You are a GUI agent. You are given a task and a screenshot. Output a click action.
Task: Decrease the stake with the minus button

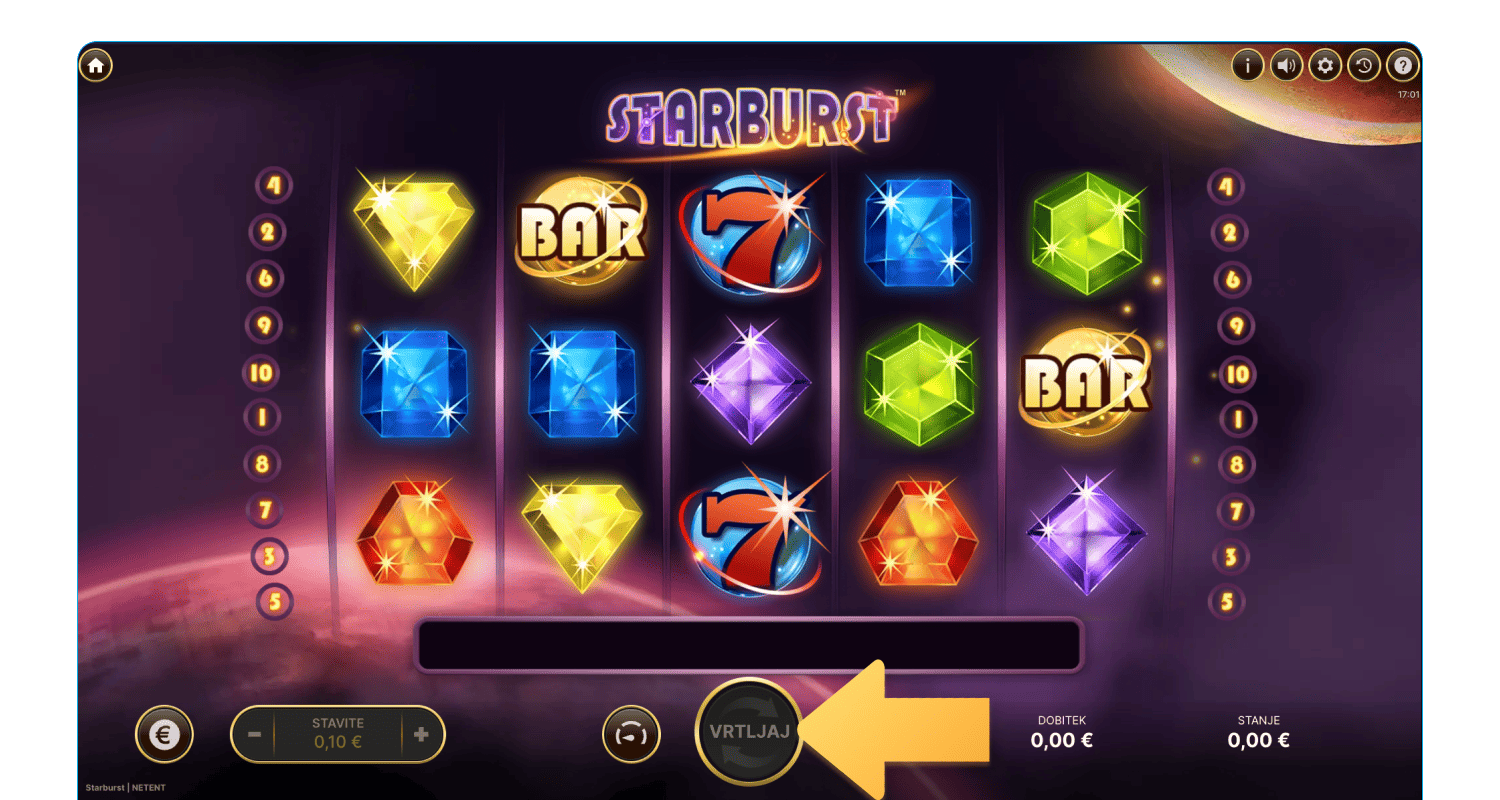click(x=254, y=735)
